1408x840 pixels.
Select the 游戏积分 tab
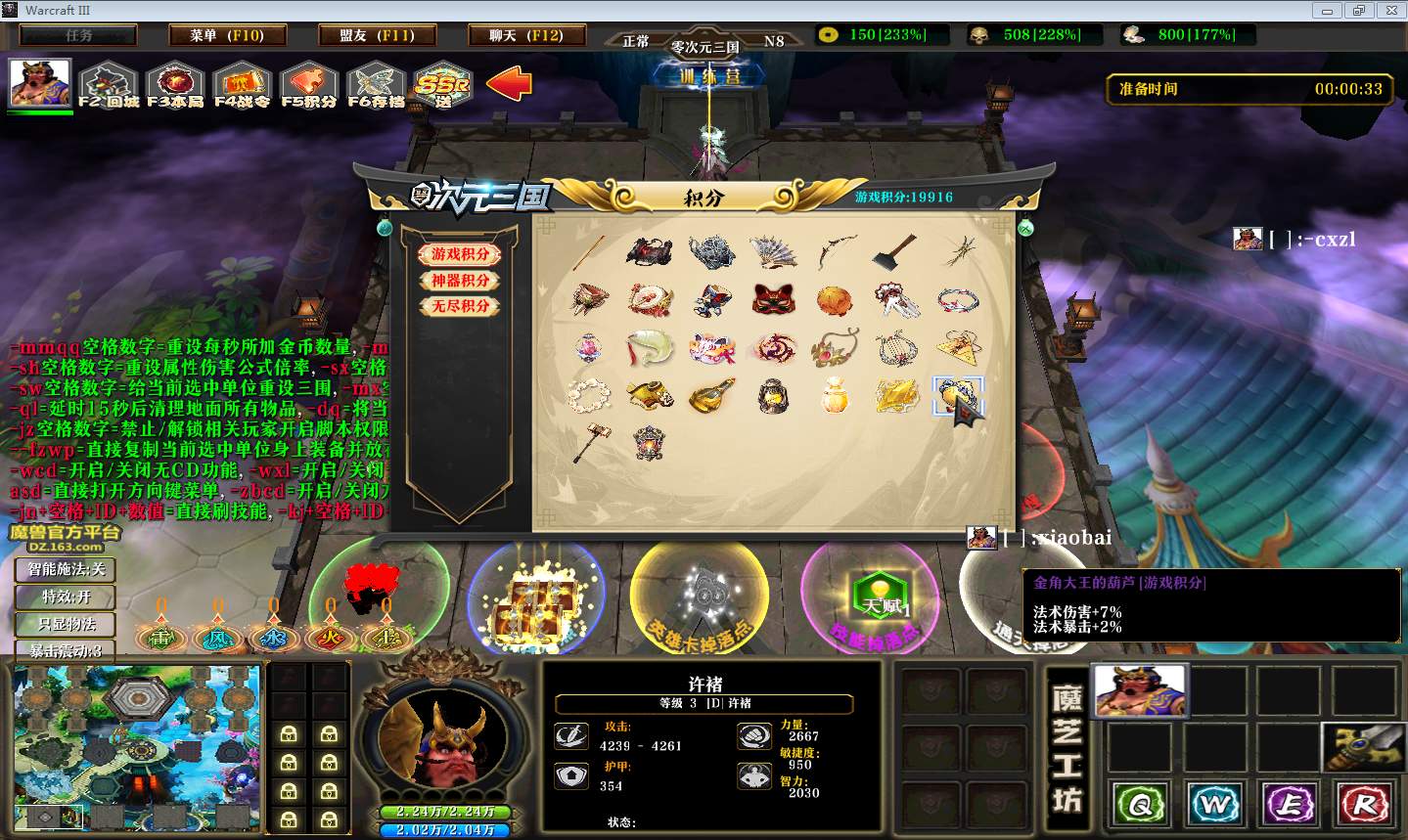pyautogui.click(x=461, y=254)
